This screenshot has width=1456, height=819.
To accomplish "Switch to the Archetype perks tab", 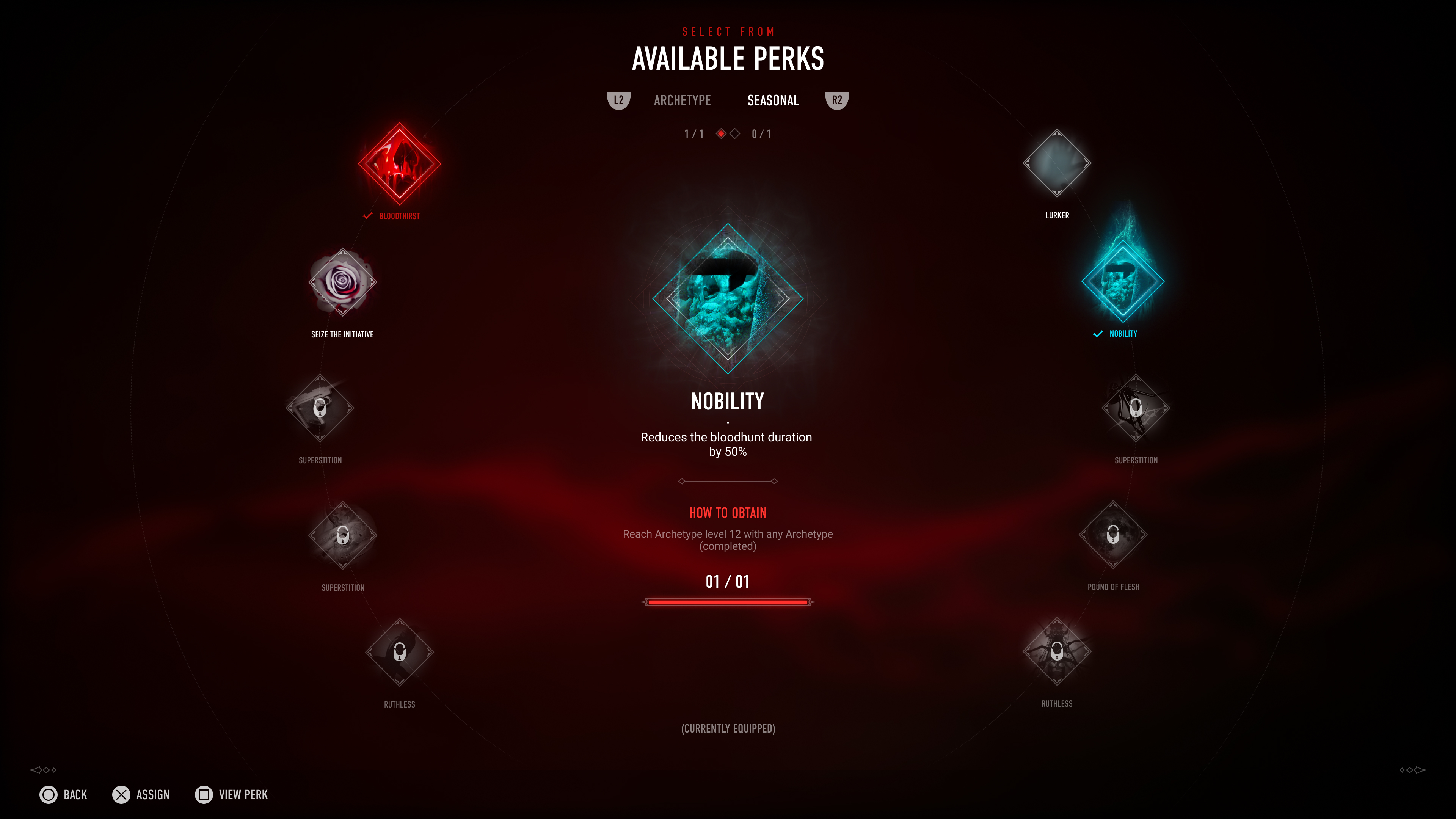I will pos(682,100).
